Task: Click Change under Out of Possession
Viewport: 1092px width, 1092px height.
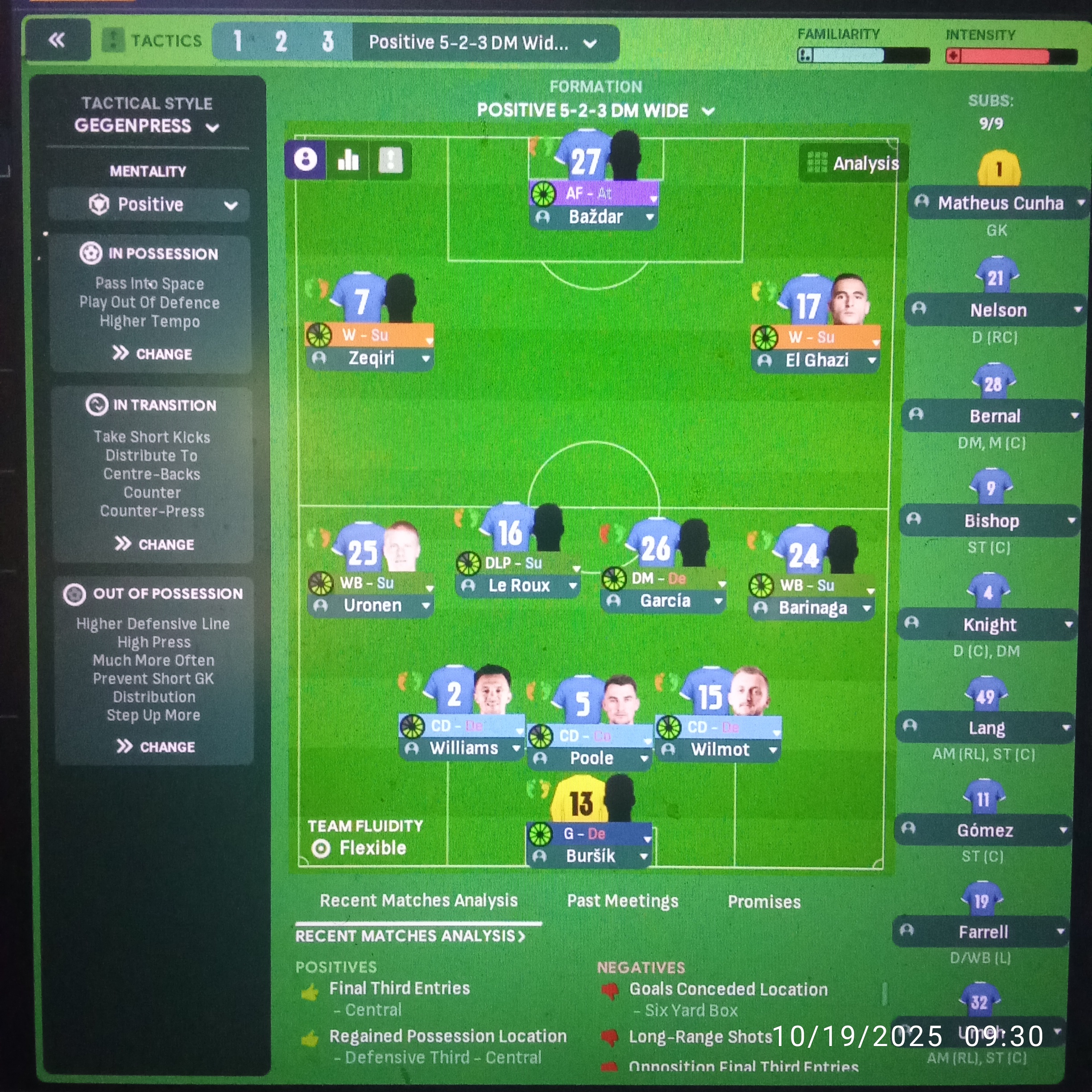Action: pyautogui.click(x=154, y=746)
